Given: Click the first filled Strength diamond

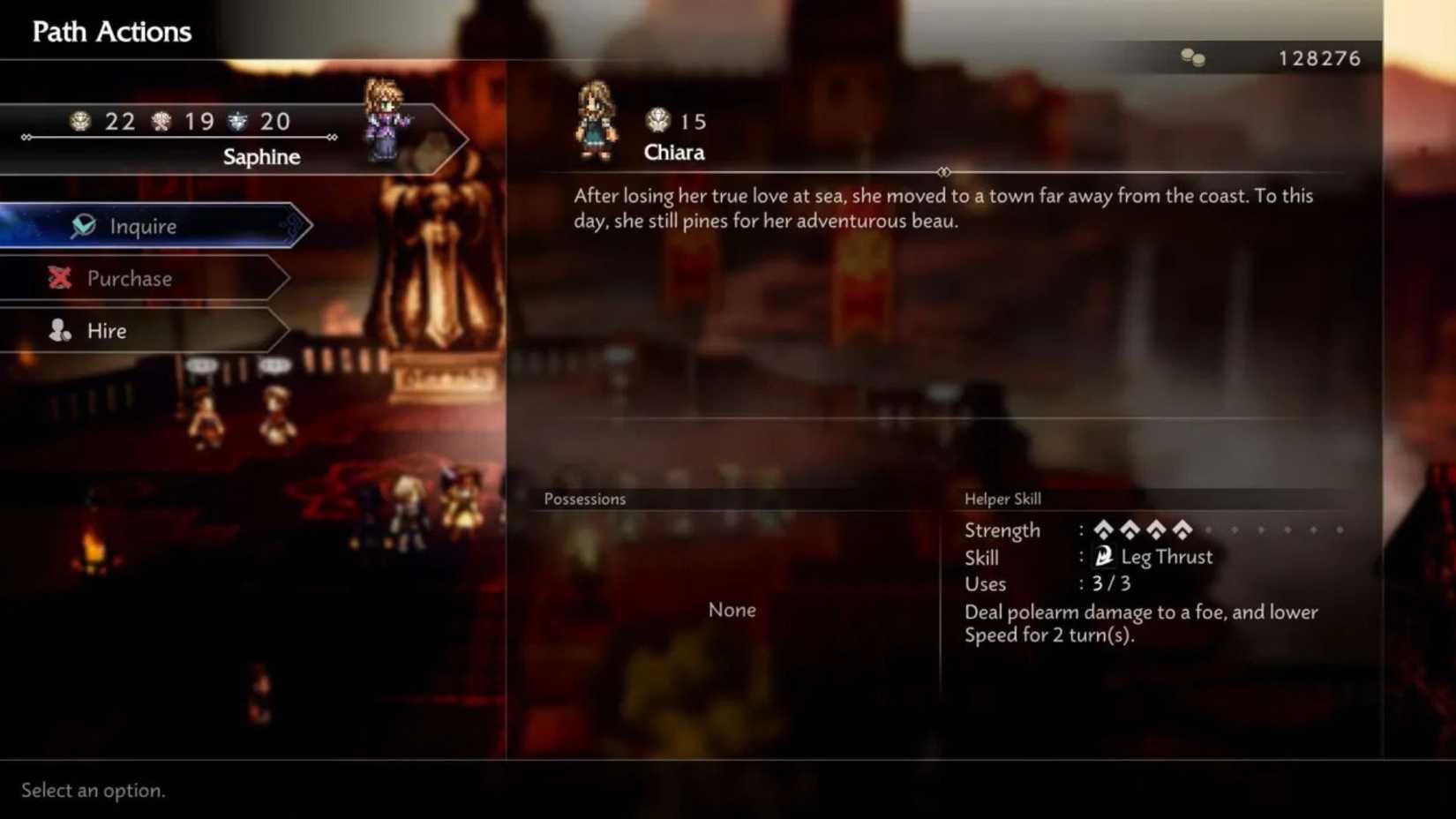Looking at the screenshot, I should coord(1103,530).
